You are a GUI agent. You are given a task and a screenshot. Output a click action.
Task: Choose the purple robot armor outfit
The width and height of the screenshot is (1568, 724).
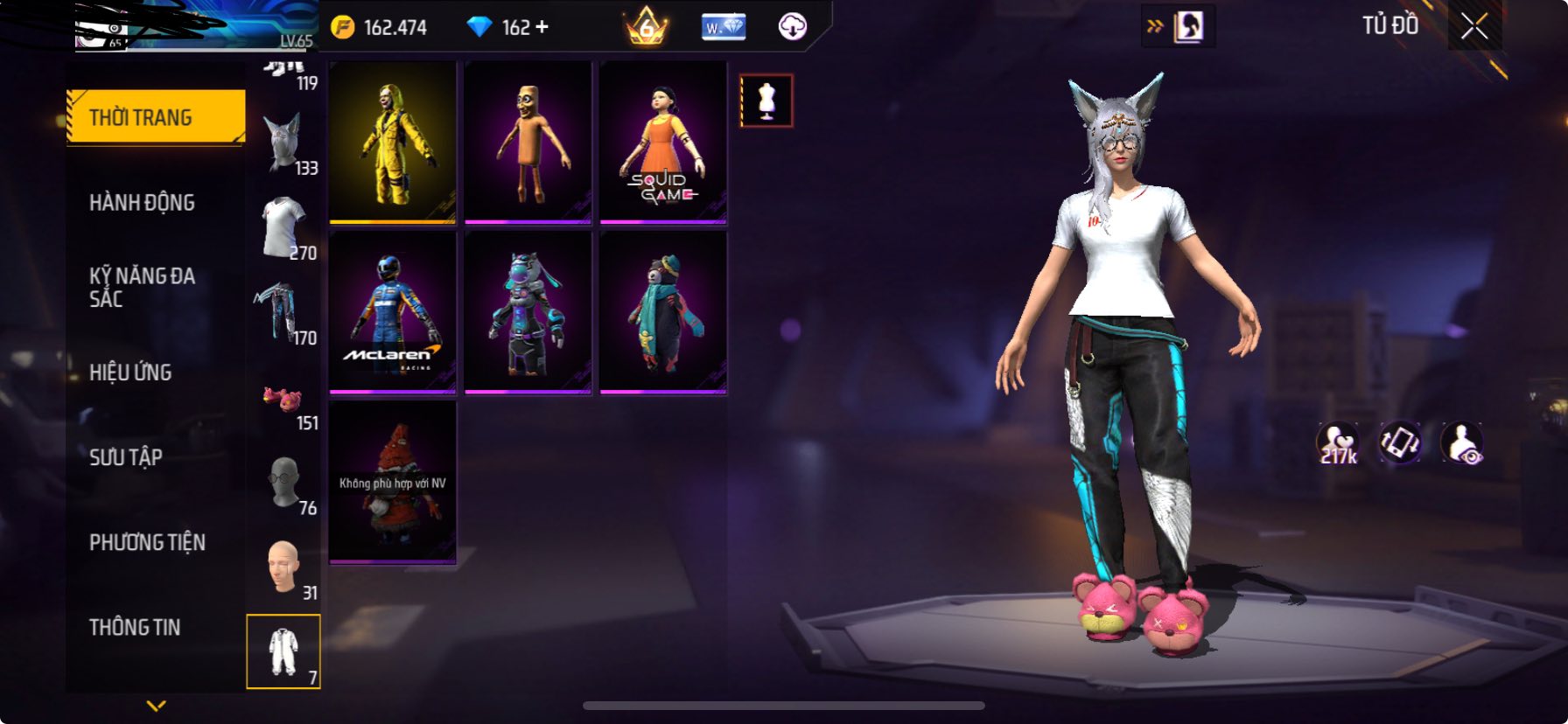(x=528, y=312)
